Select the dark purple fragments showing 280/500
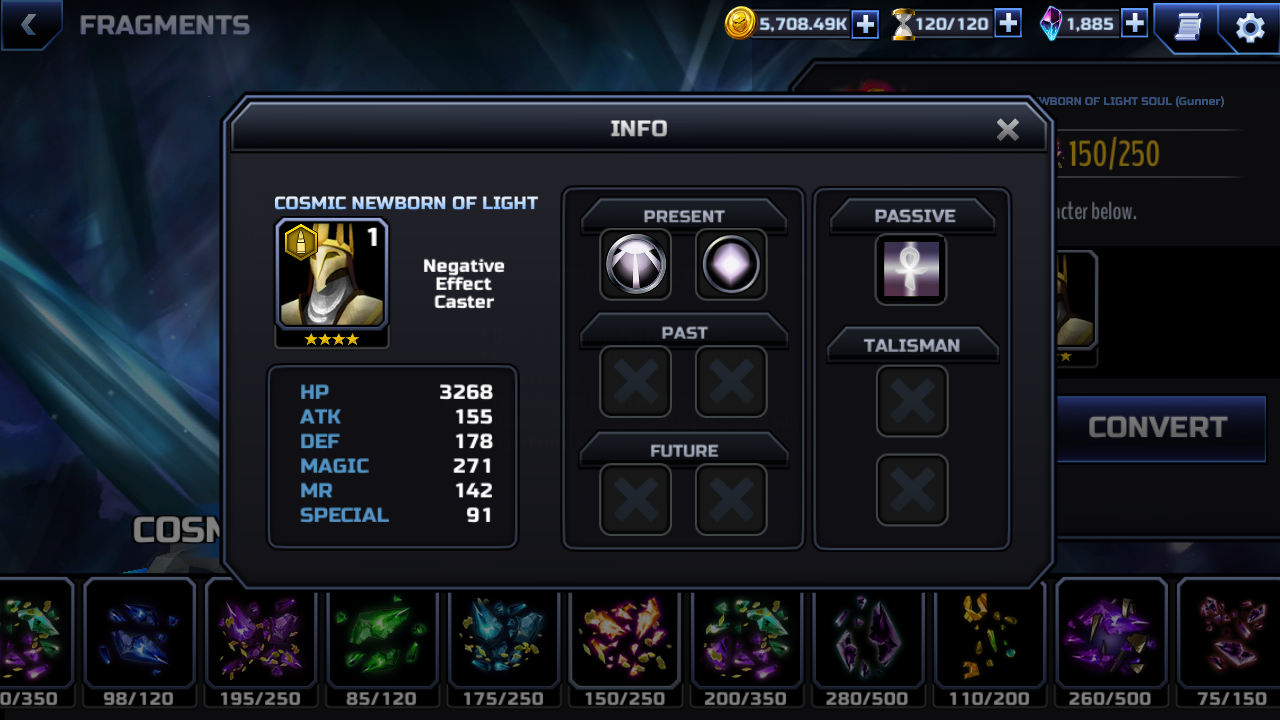The width and height of the screenshot is (1280, 720). [867, 637]
